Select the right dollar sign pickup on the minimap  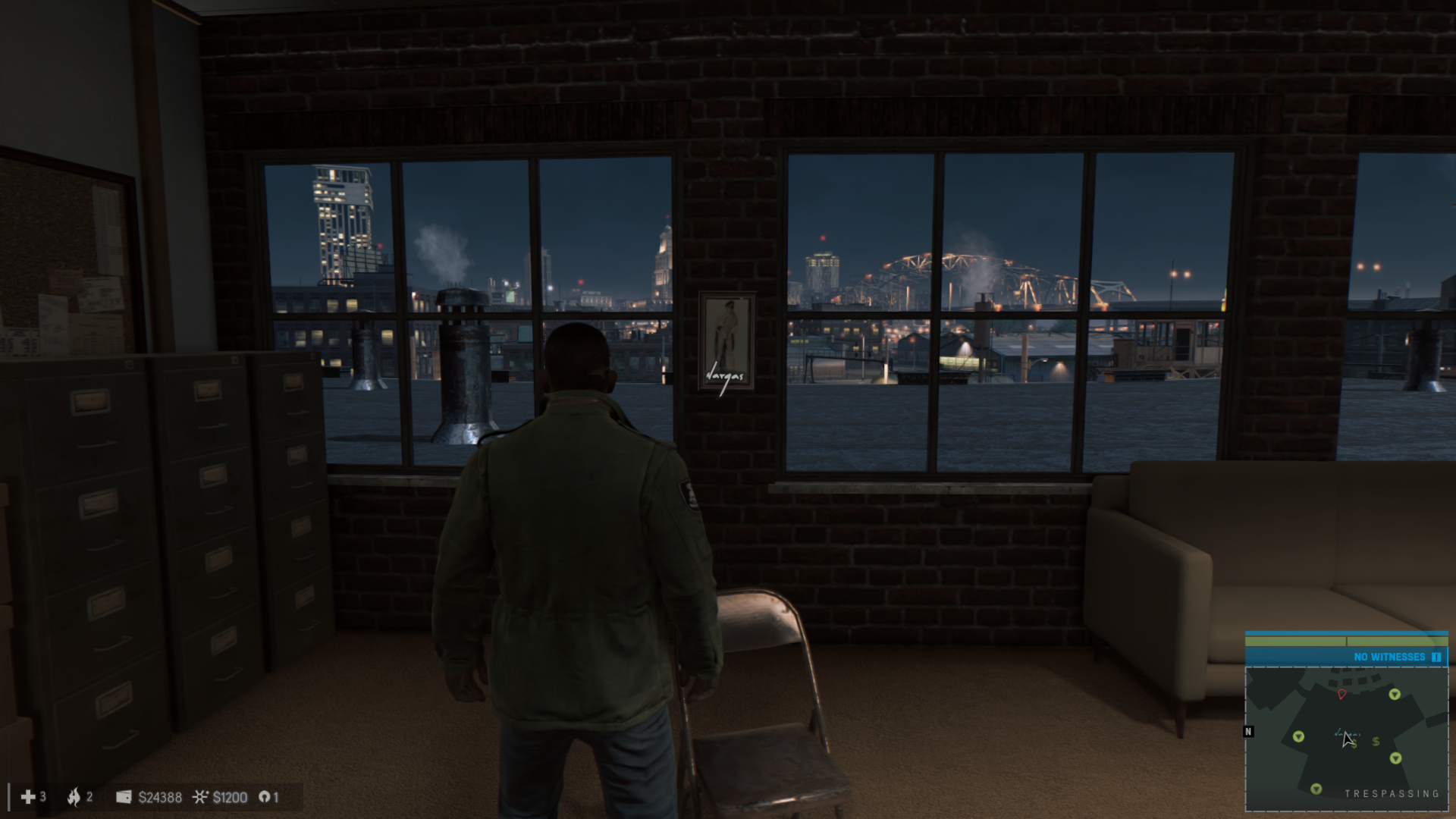(1375, 742)
